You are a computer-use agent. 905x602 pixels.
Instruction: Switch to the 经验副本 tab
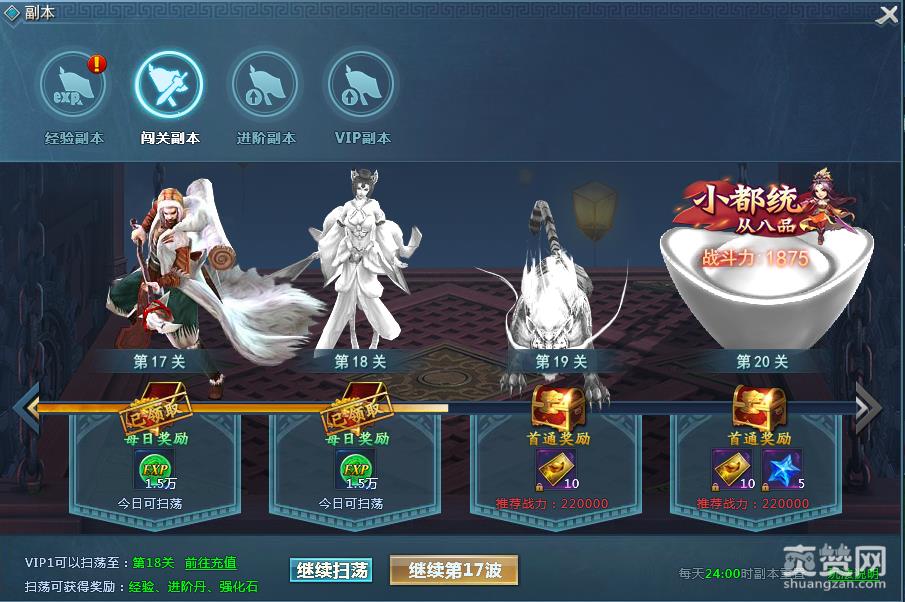[74, 86]
